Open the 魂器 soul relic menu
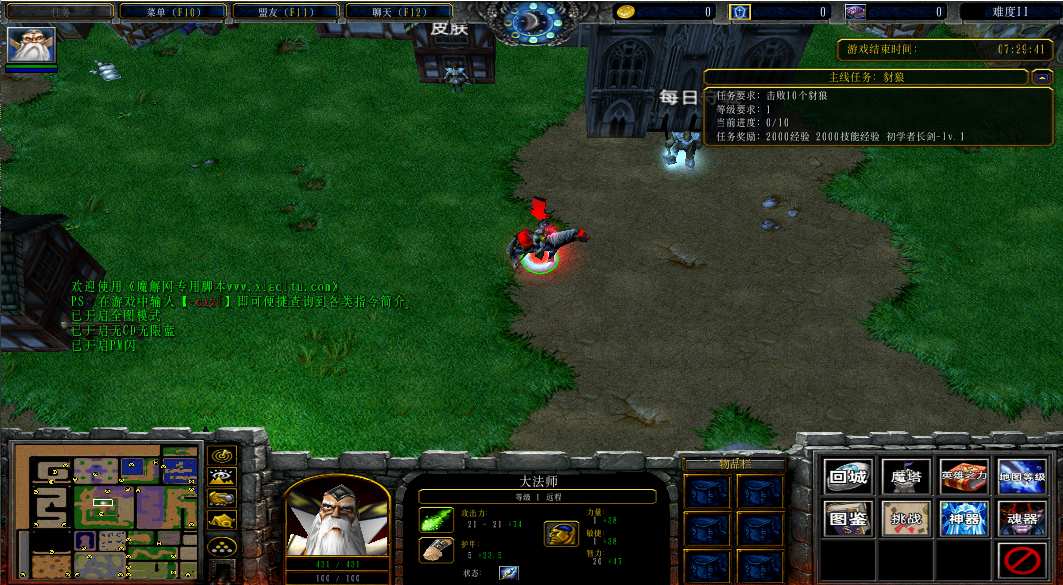Screen dimensions: 1063x585 (1022, 518)
